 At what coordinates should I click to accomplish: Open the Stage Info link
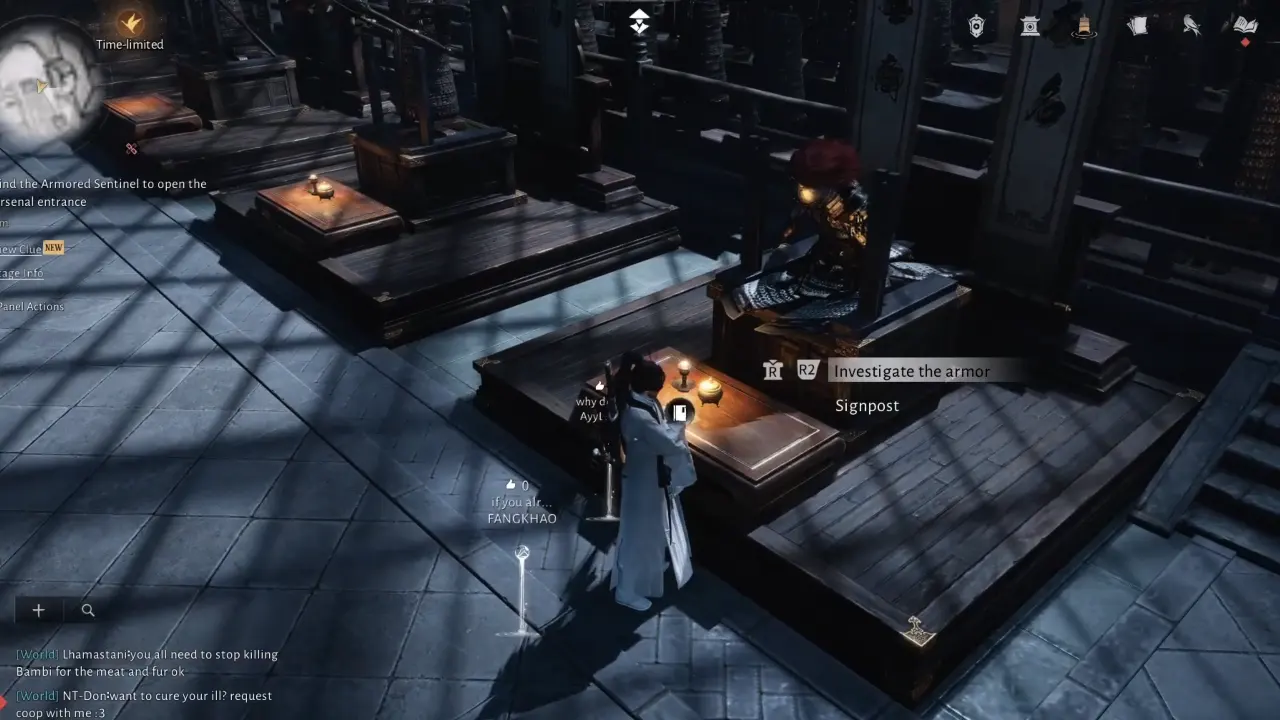20,272
